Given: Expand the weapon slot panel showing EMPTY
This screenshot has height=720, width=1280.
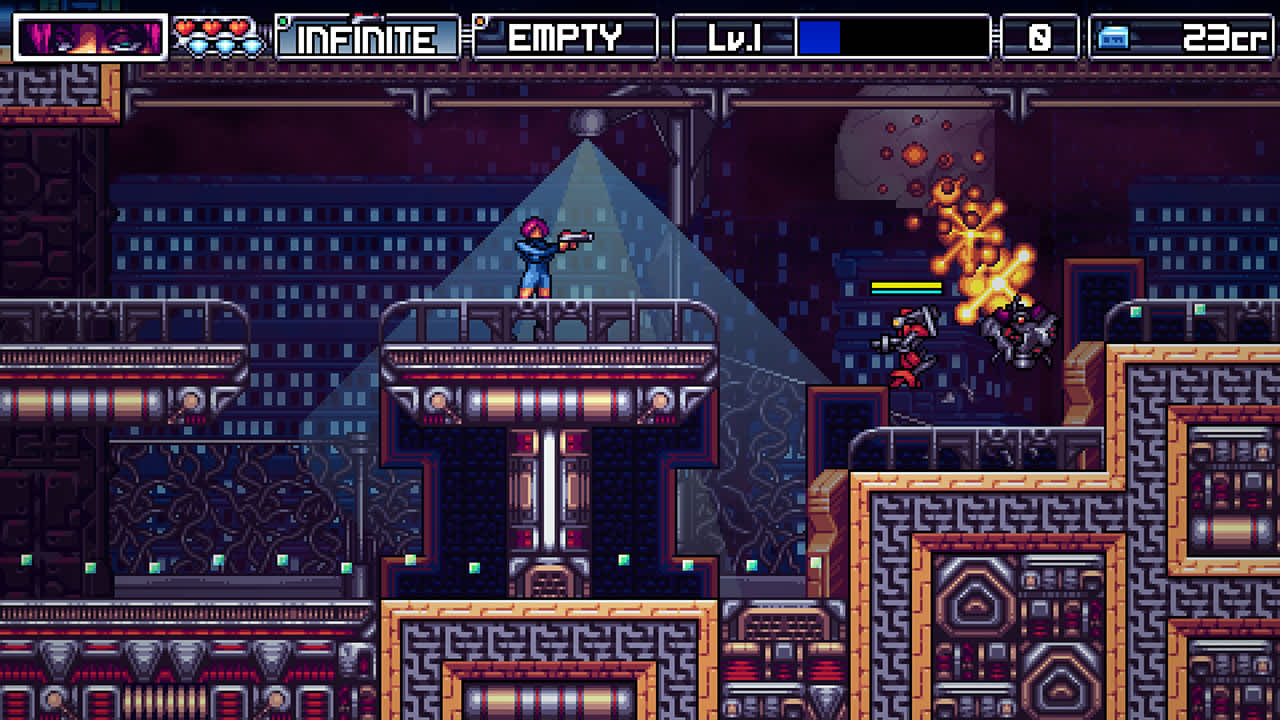Looking at the screenshot, I should pyautogui.click(x=564, y=37).
